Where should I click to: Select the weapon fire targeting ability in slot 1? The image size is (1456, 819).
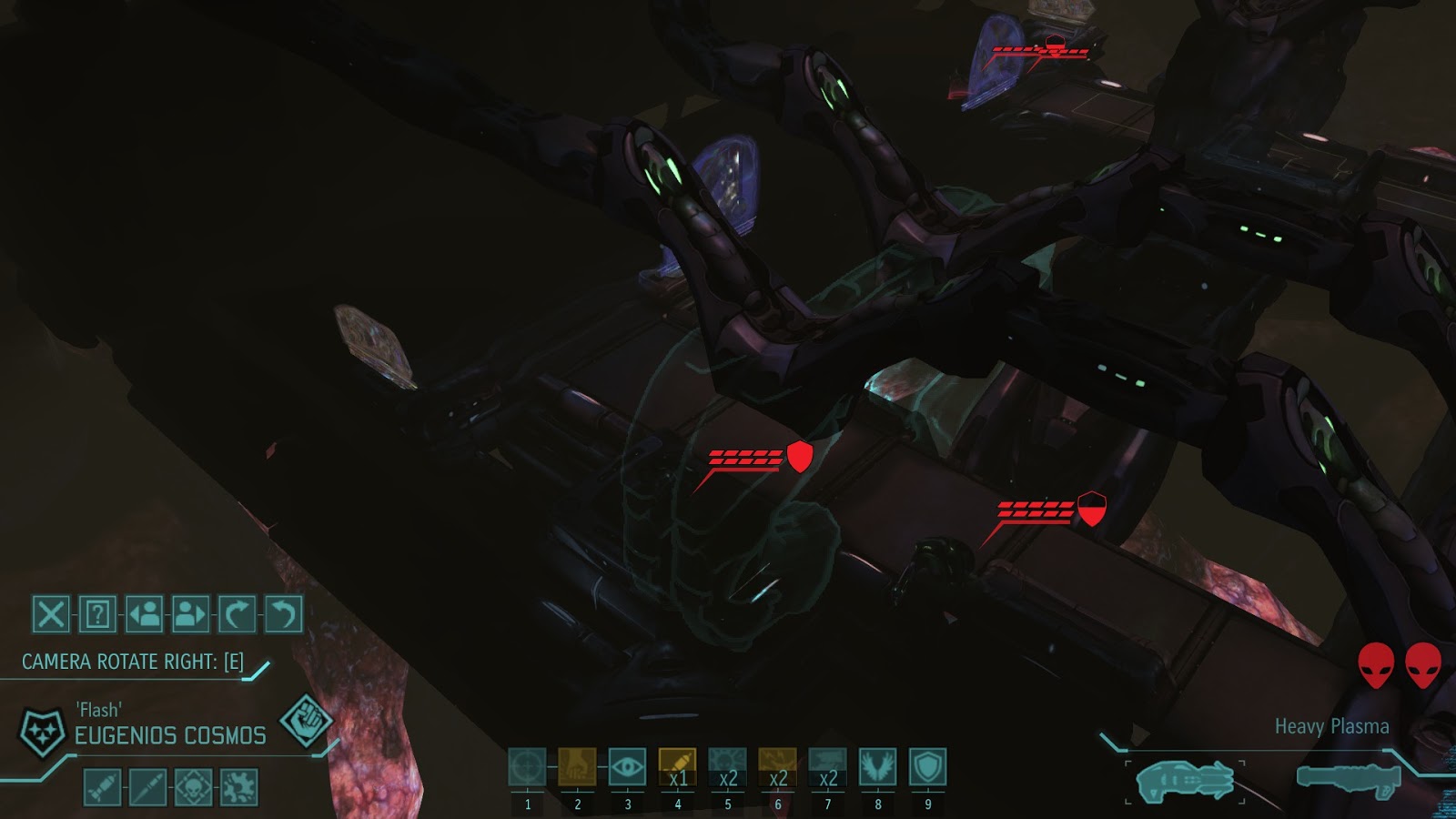[x=527, y=769]
